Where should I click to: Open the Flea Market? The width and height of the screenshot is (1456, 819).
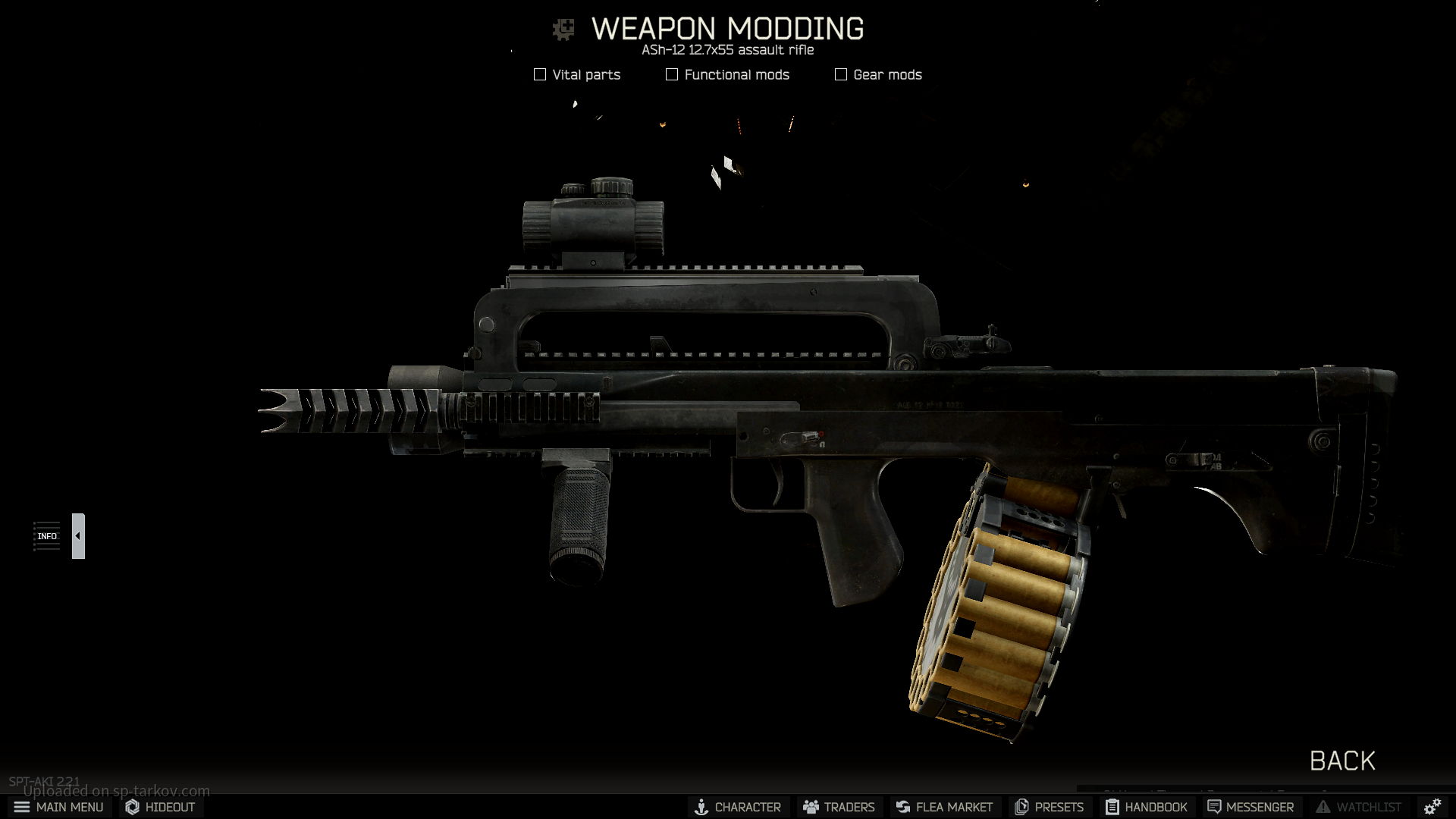coord(944,807)
